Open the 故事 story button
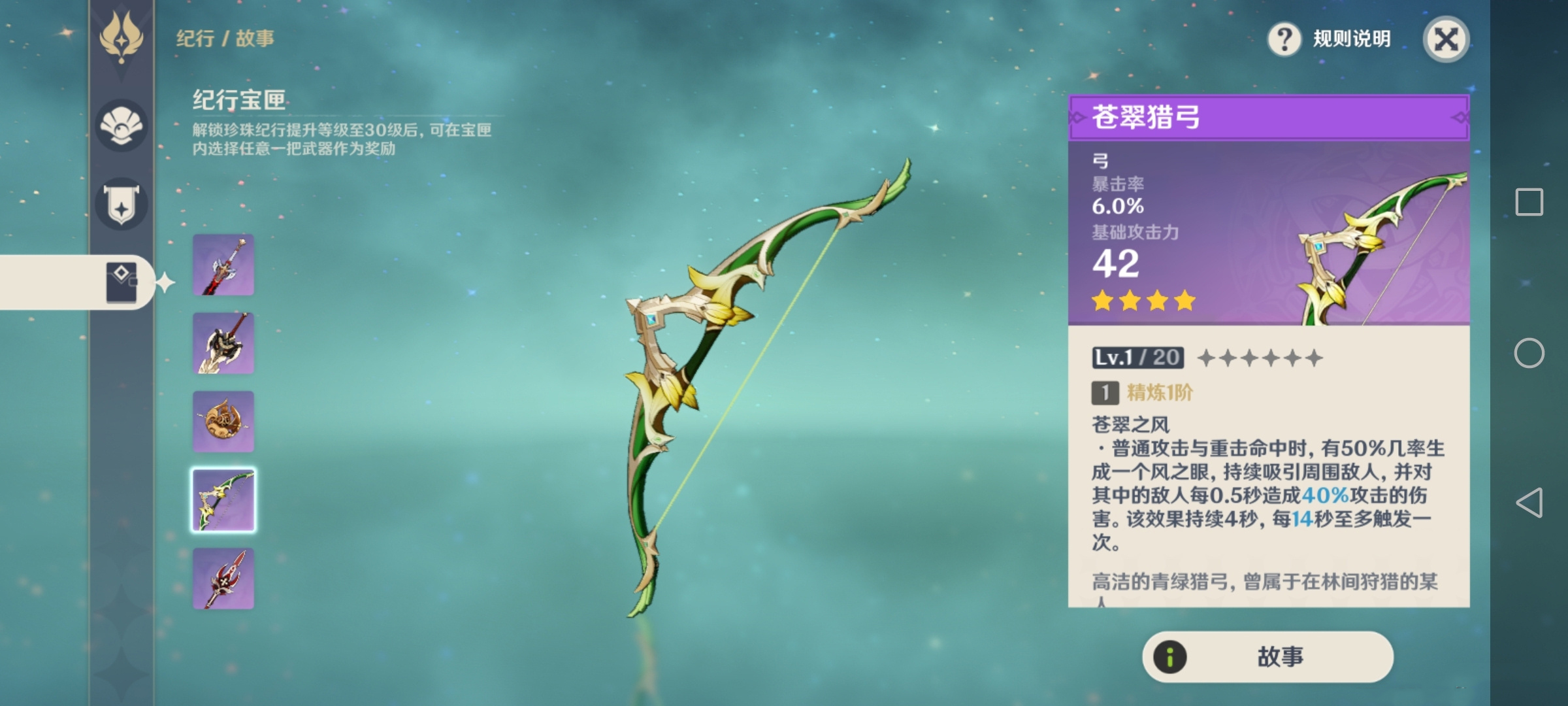 click(1267, 656)
